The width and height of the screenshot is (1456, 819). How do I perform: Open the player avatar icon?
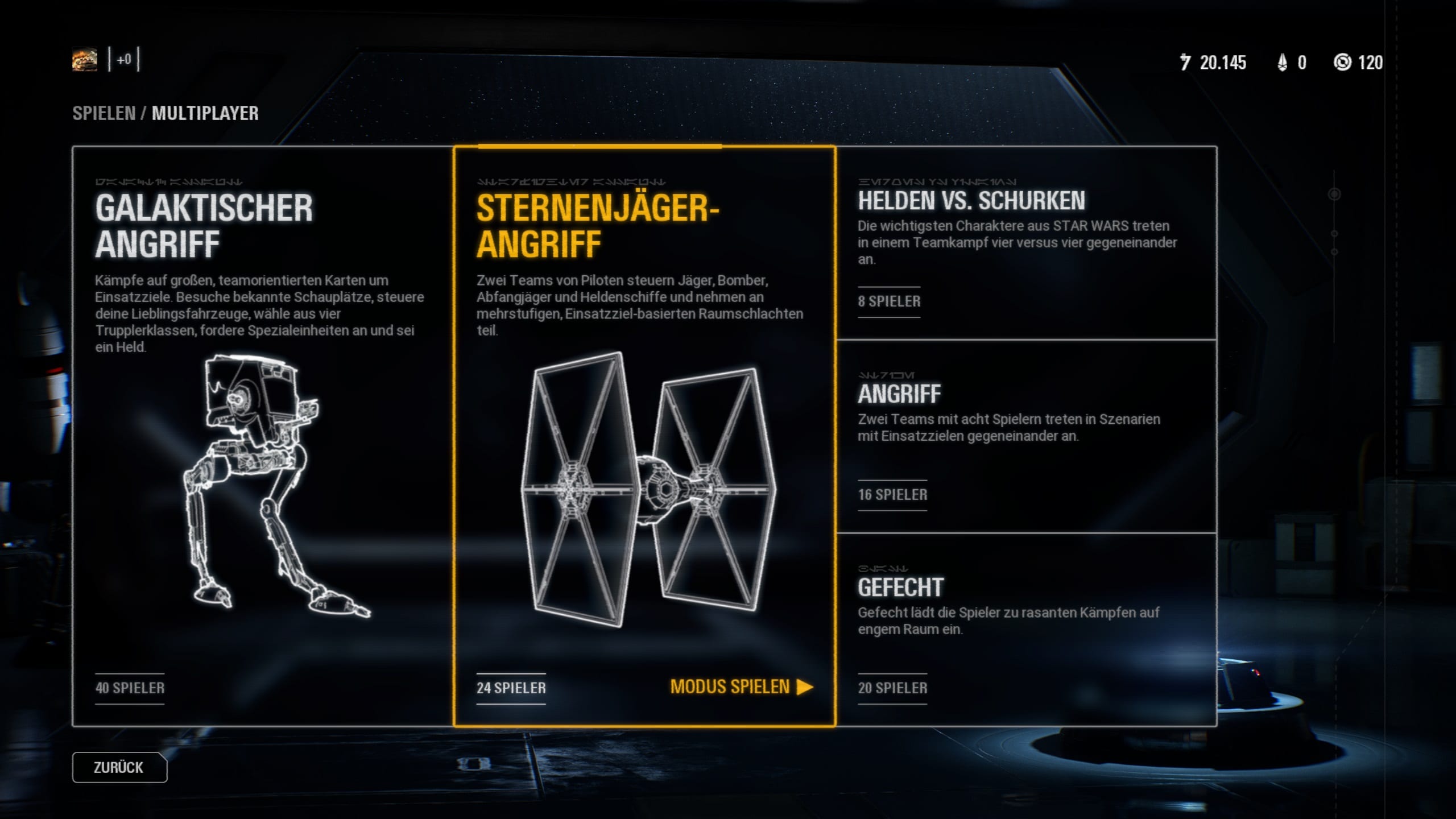coord(85,60)
